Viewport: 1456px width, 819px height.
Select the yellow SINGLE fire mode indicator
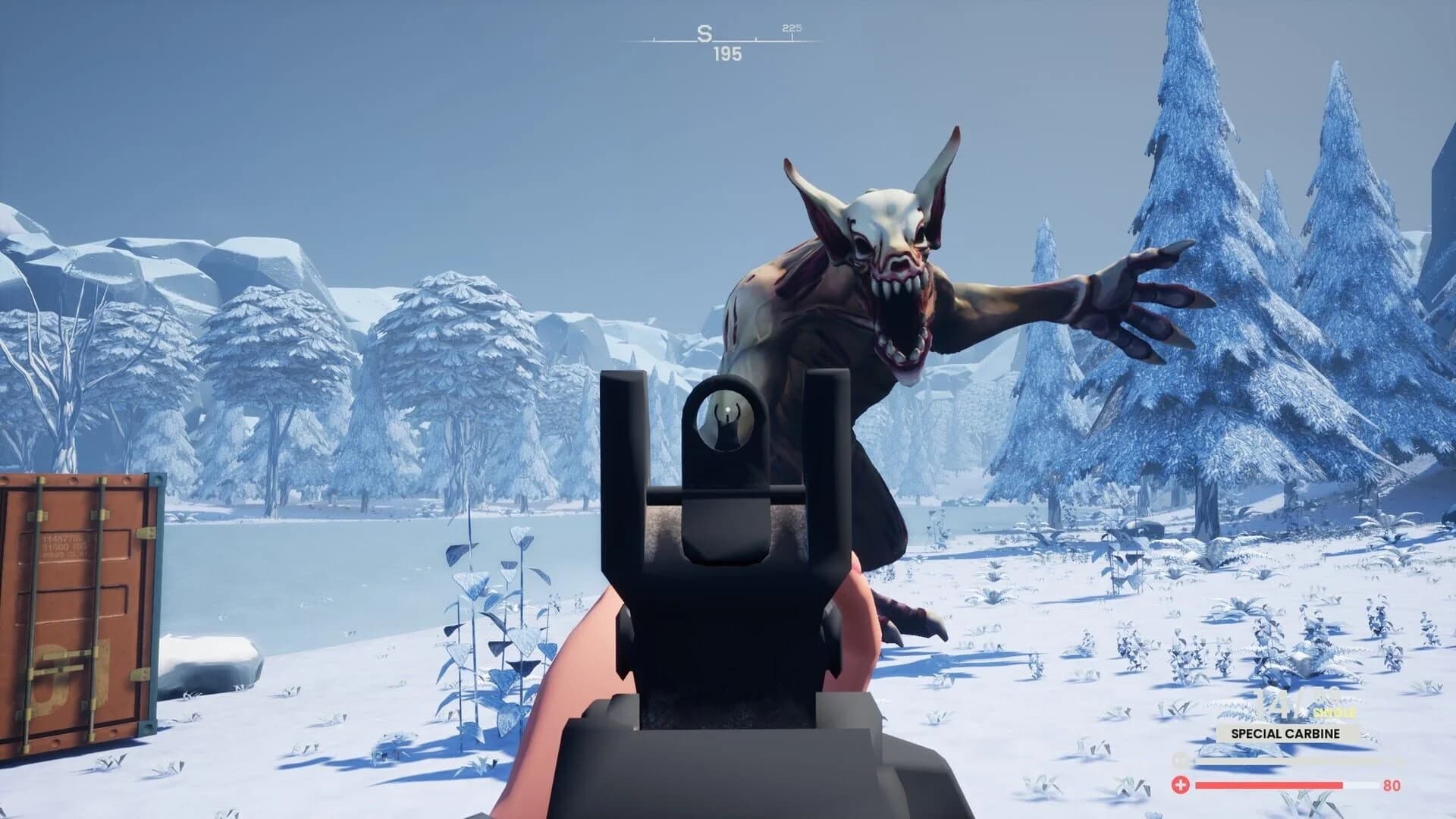[1335, 711]
